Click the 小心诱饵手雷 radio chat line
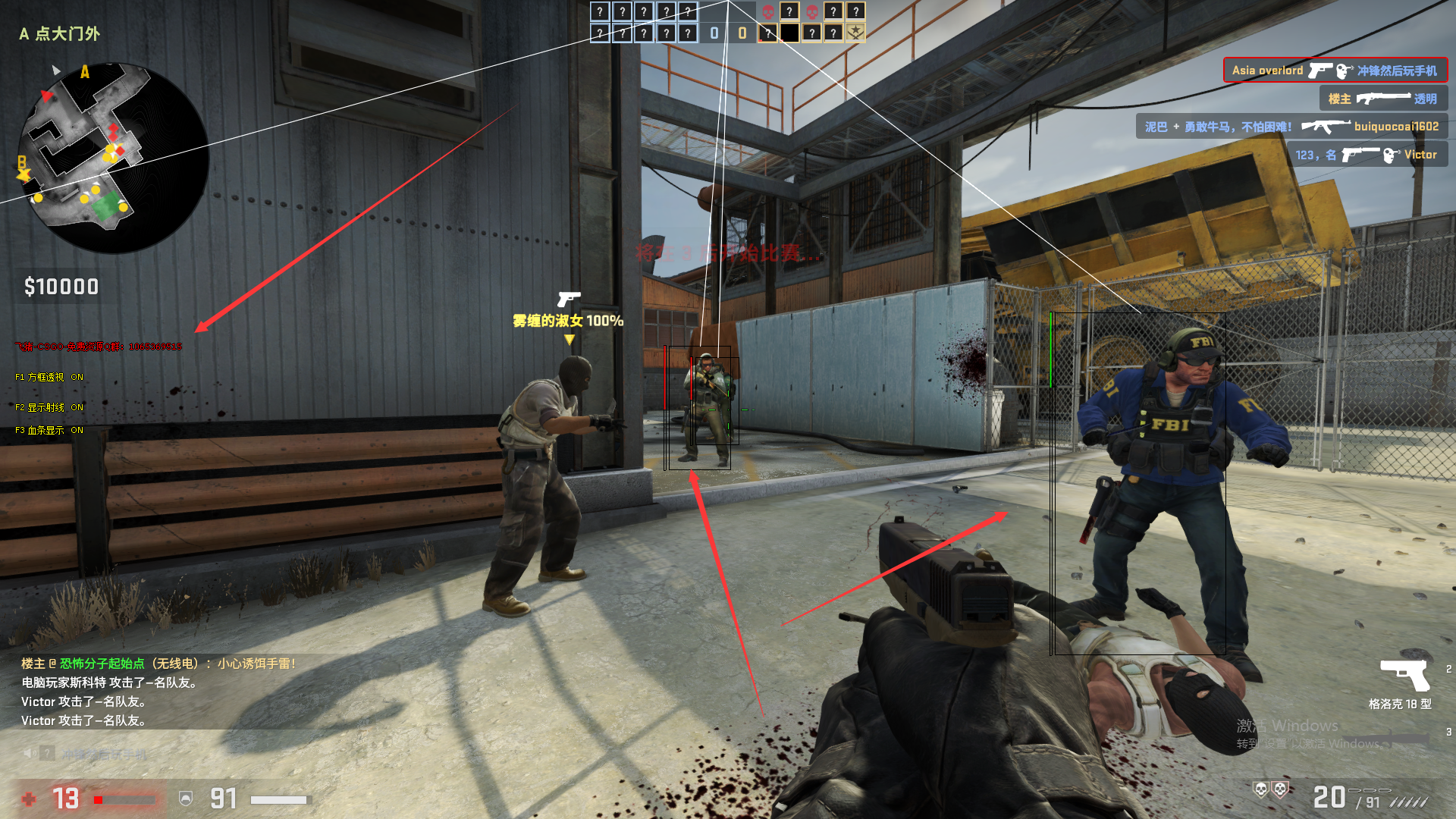 click(x=158, y=664)
